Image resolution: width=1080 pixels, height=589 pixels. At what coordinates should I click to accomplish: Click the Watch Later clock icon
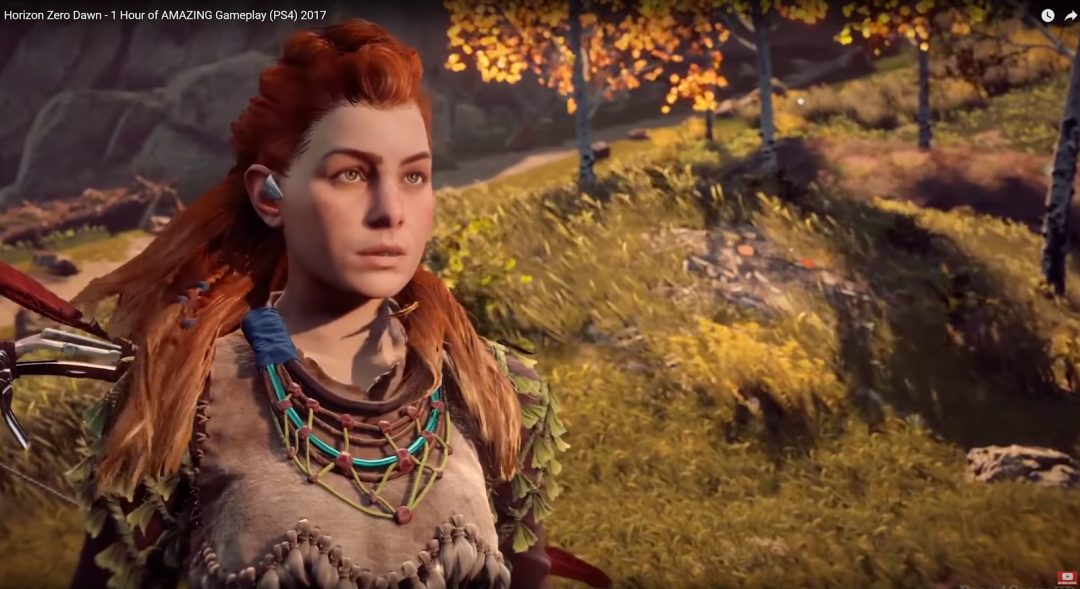[x=1047, y=15]
